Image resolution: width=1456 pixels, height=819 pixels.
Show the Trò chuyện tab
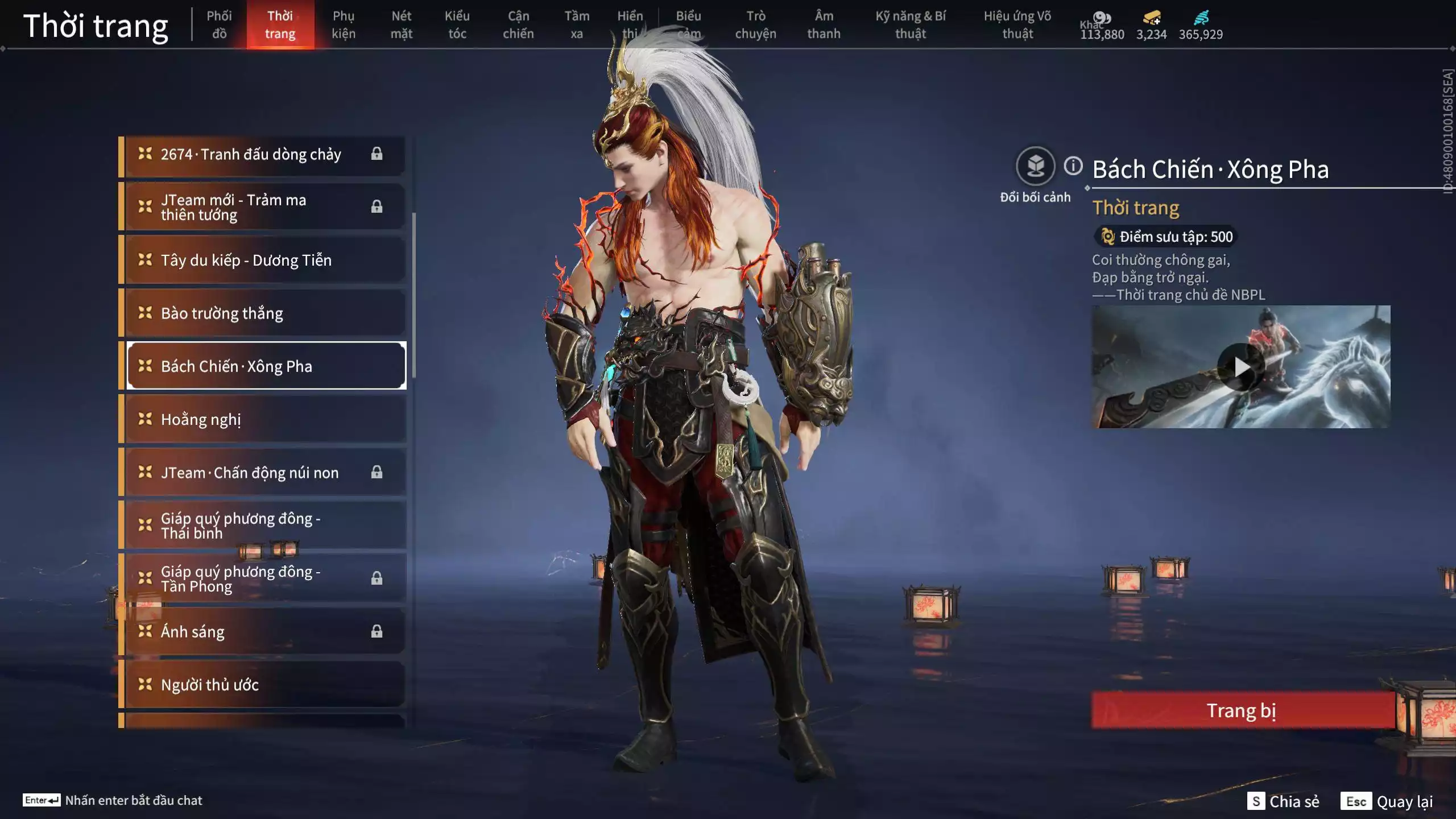pos(755,25)
